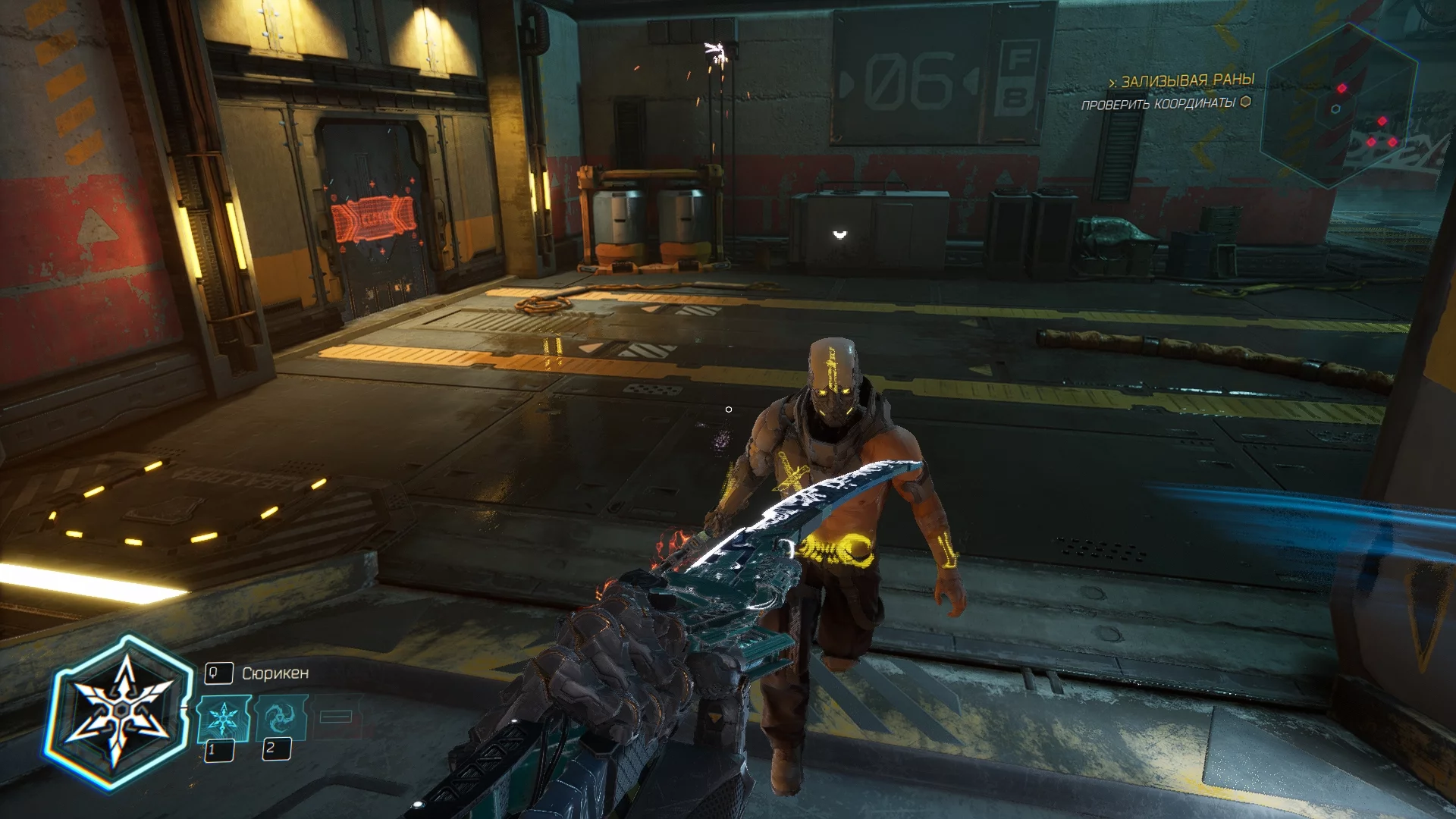
Task: Select the 'Зализывая раны' mission title
Action: [x=1188, y=80]
